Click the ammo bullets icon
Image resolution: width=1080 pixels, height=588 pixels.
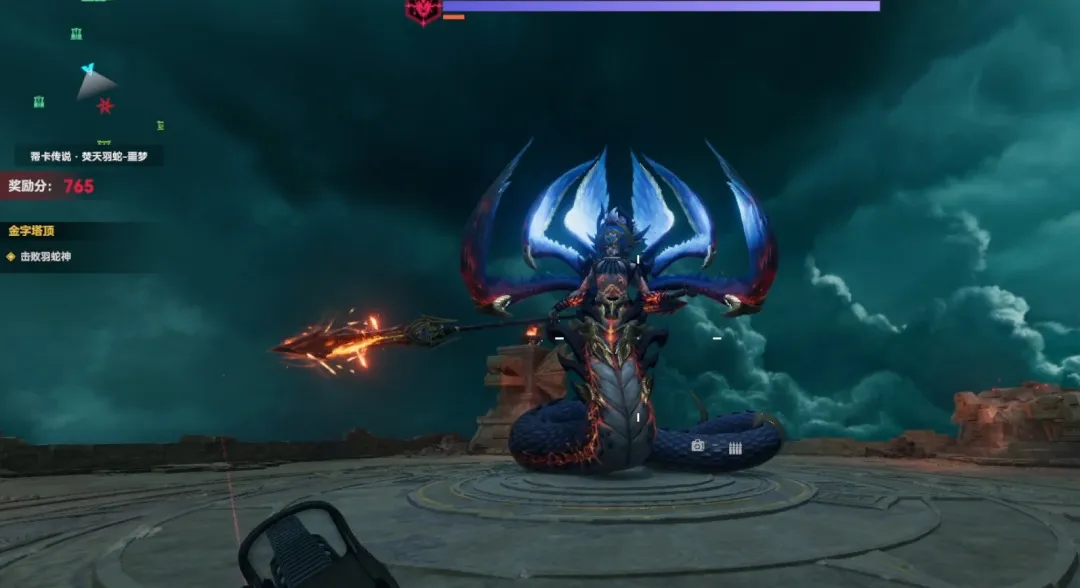(735, 448)
